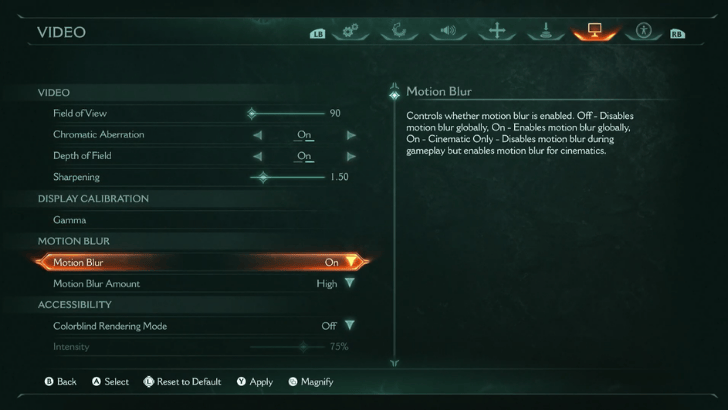The height and width of the screenshot is (410, 728).
Task: Select the joystick controls tab
Action: [545, 31]
